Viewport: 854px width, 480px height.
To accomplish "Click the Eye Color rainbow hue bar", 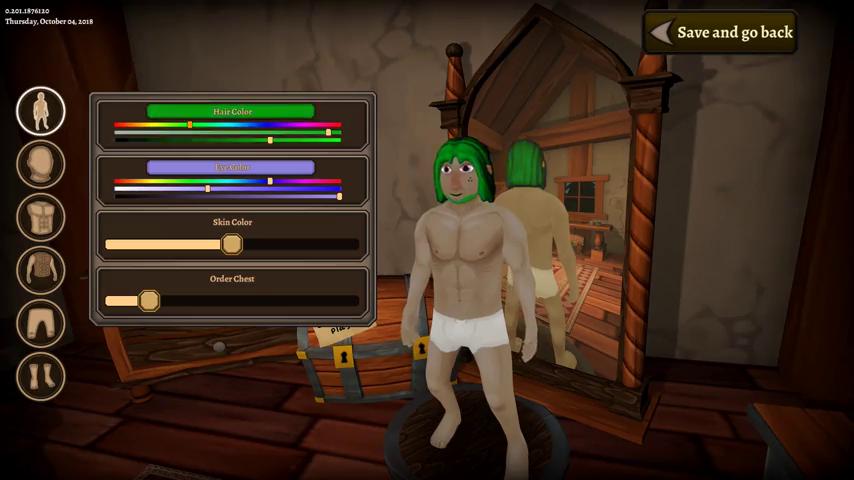I will [228, 181].
